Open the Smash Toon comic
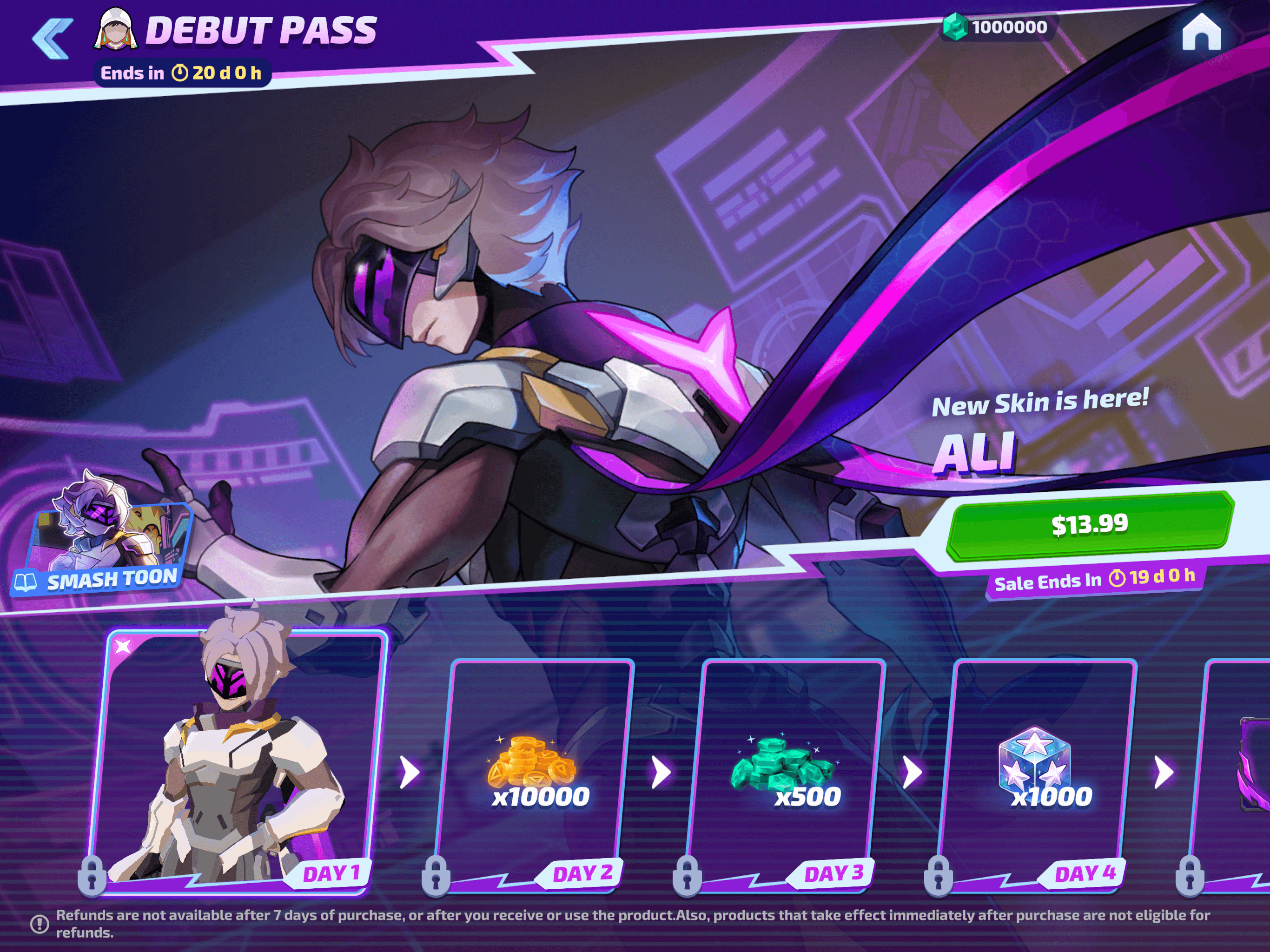The height and width of the screenshot is (952, 1270). click(x=103, y=540)
